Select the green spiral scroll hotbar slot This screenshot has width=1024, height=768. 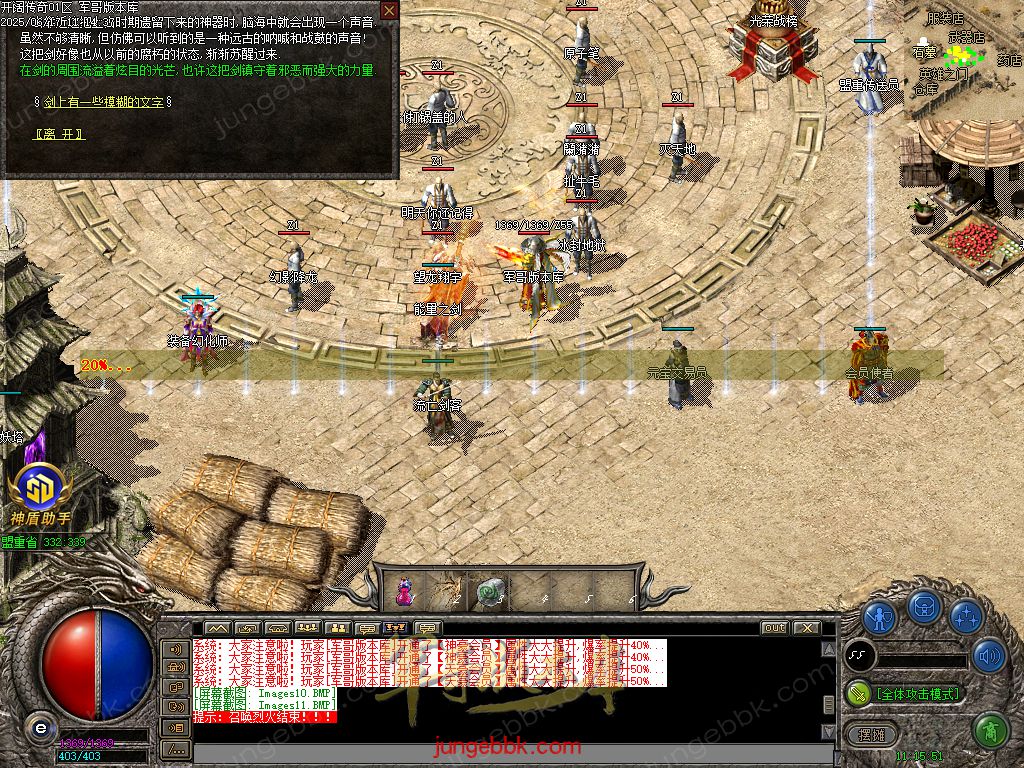(x=489, y=591)
